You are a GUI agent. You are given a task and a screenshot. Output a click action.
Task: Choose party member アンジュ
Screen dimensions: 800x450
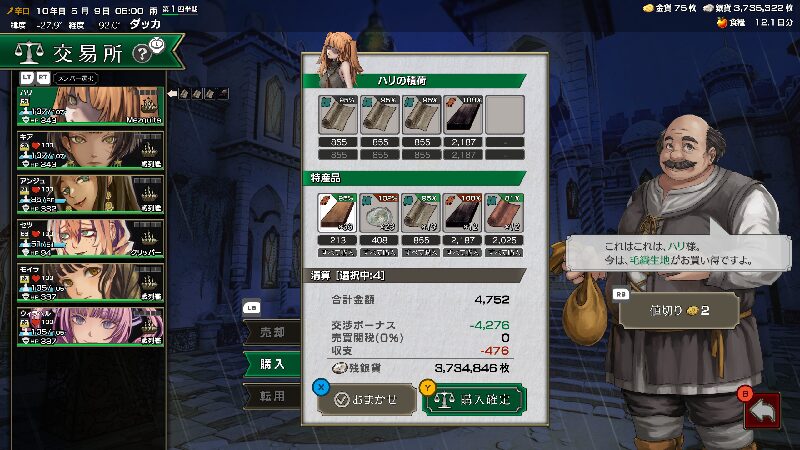coord(90,194)
